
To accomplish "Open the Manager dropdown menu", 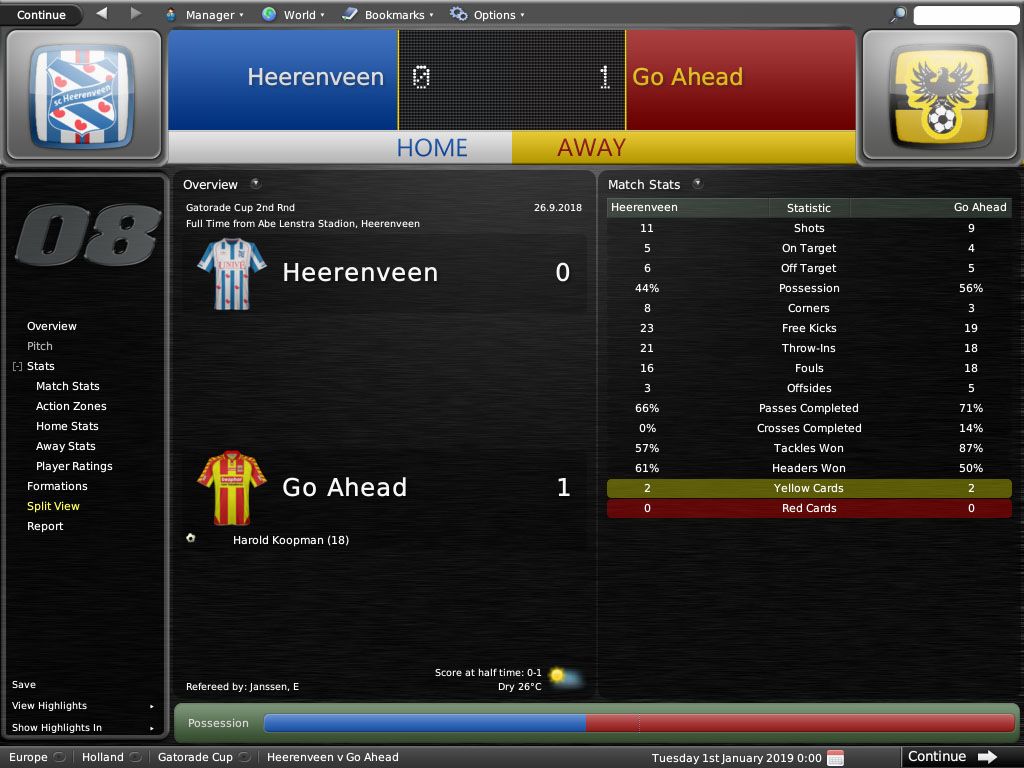I will [201, 15].
